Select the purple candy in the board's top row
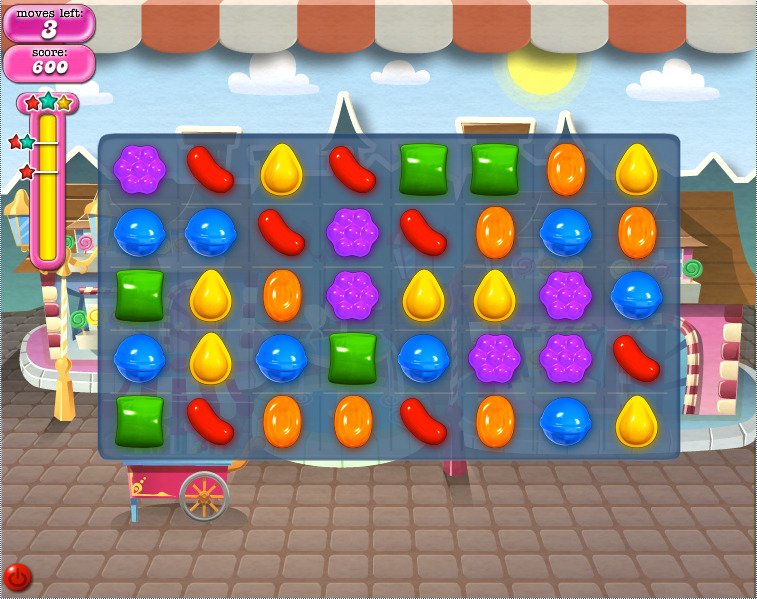This screenshot has width=757, height=599. pos(139,169)
